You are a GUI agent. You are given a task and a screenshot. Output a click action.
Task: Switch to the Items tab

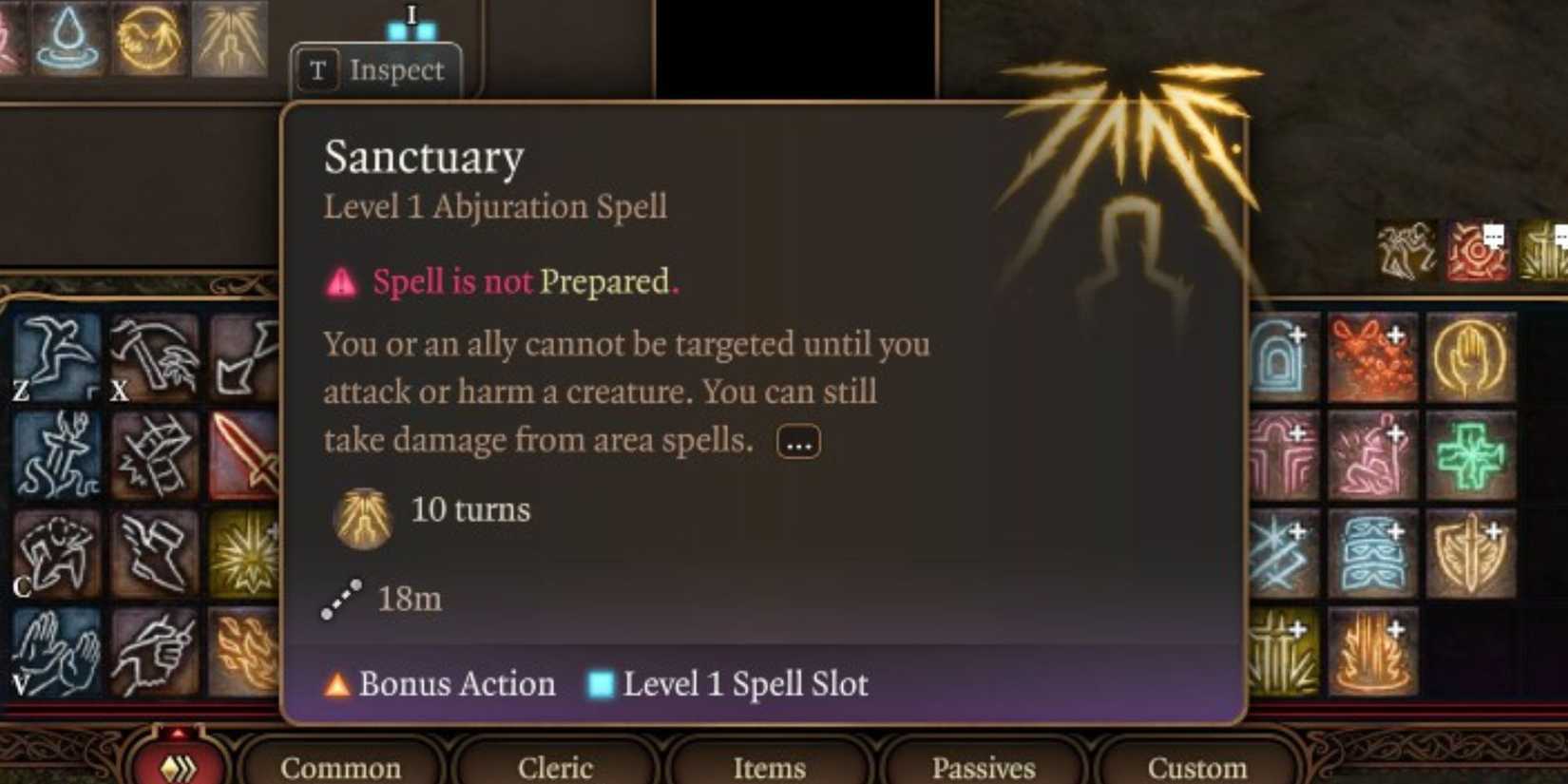pos(770,768)
